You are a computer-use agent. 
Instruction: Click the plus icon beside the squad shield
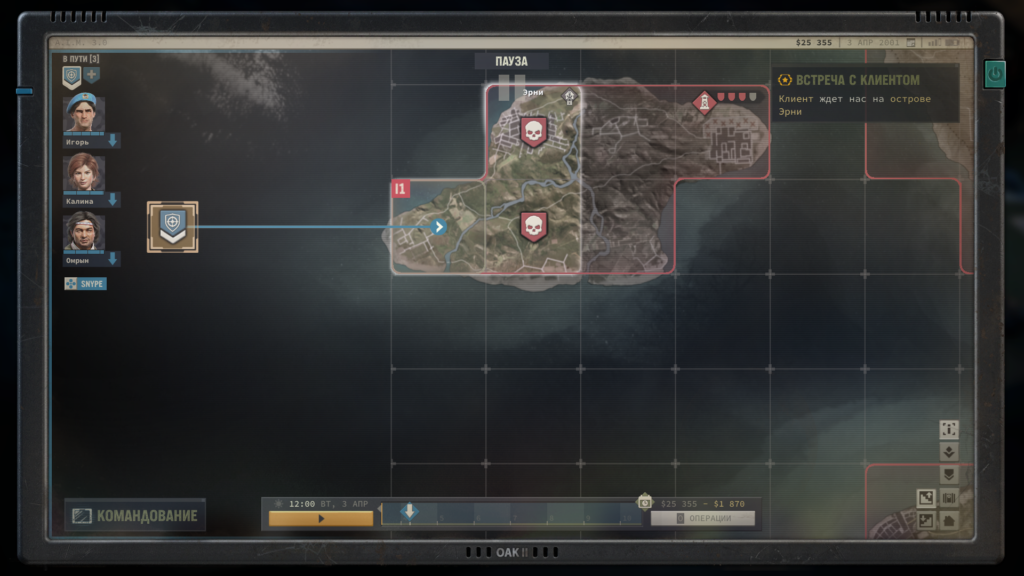click(x=92, y=76)
